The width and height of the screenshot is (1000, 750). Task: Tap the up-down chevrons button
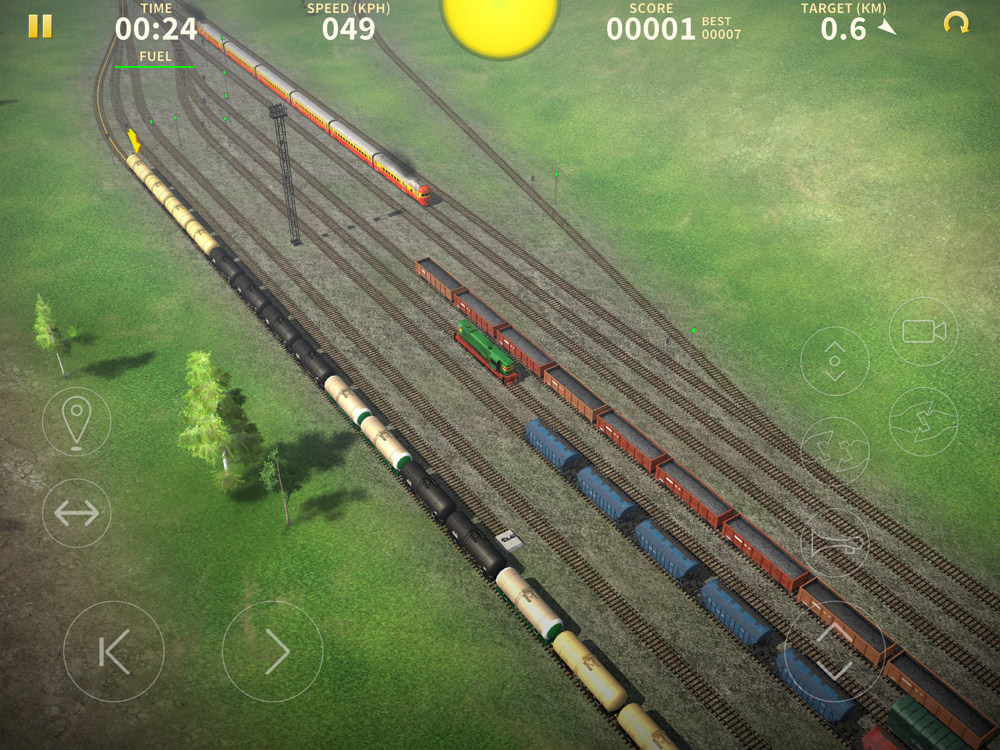(x=835, y=361)
